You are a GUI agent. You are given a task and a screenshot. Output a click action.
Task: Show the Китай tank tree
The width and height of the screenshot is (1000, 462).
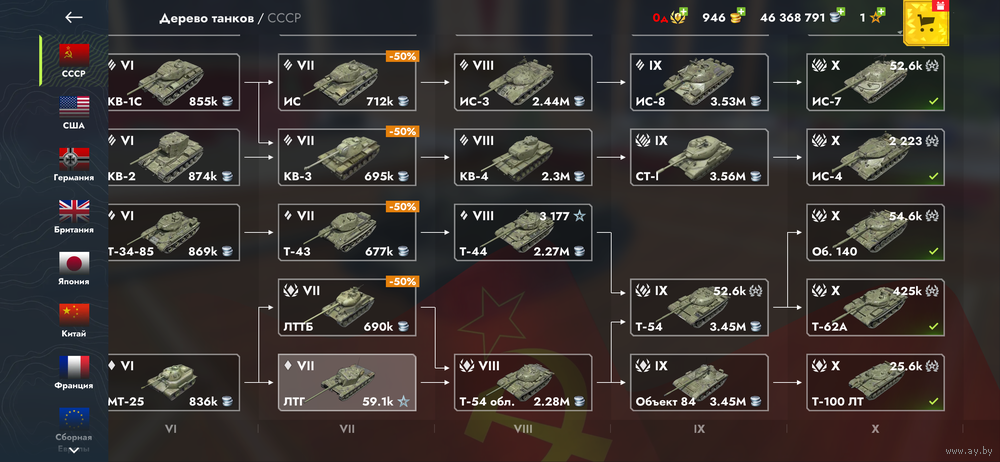point(74,319)
